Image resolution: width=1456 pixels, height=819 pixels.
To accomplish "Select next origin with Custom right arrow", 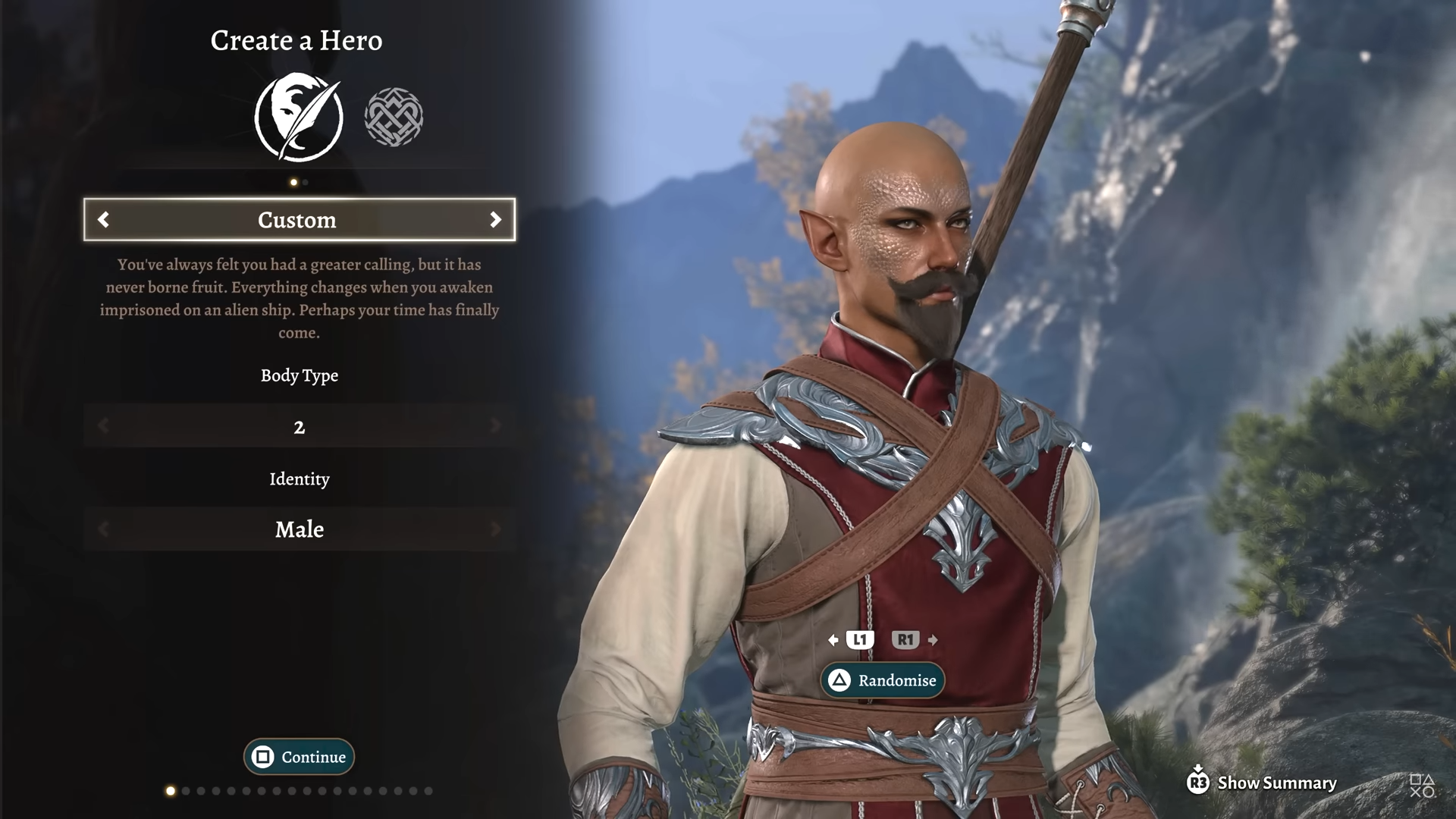I will coord(495,220).
